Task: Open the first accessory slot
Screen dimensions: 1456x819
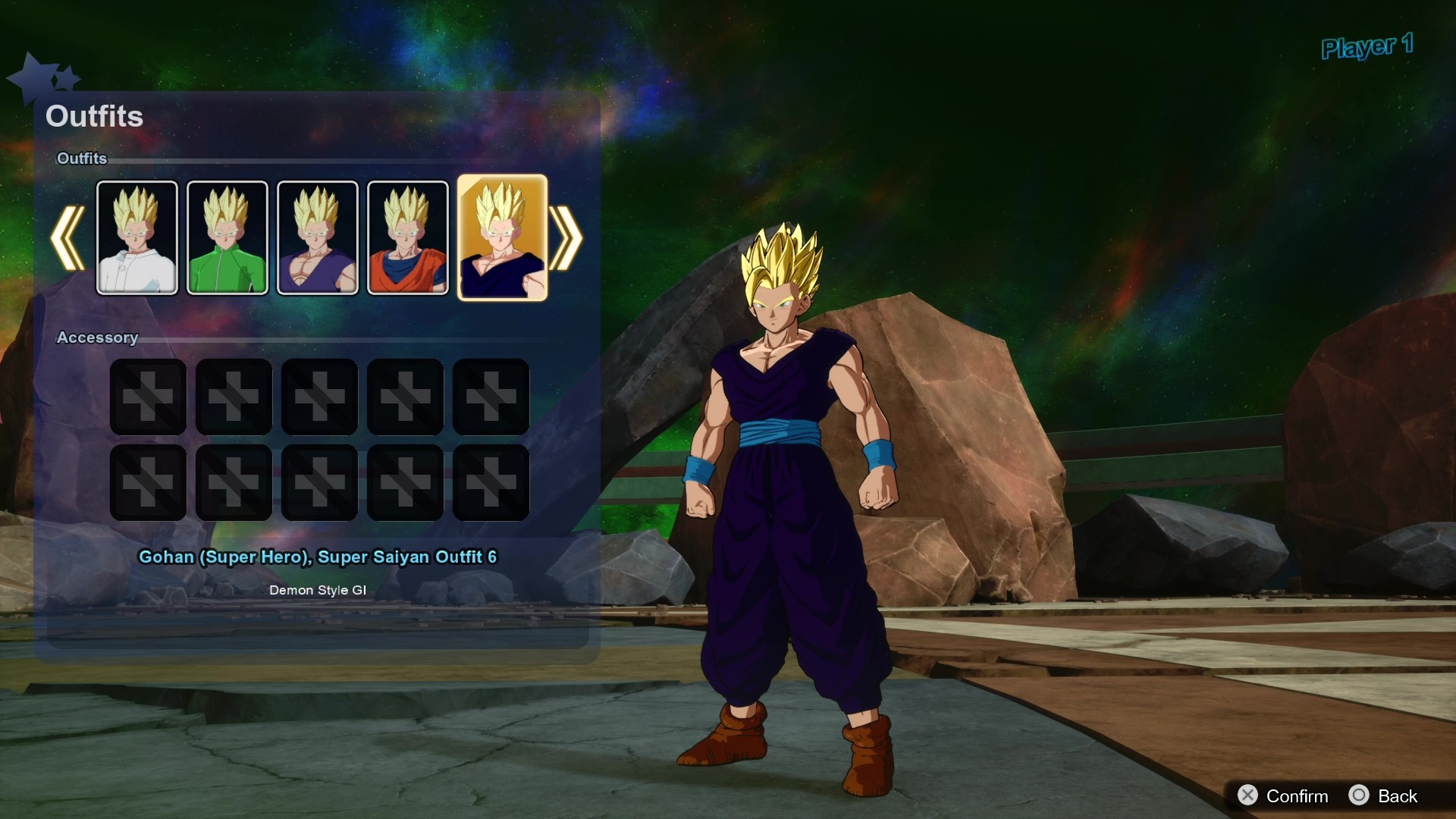Action: point(148,397)
